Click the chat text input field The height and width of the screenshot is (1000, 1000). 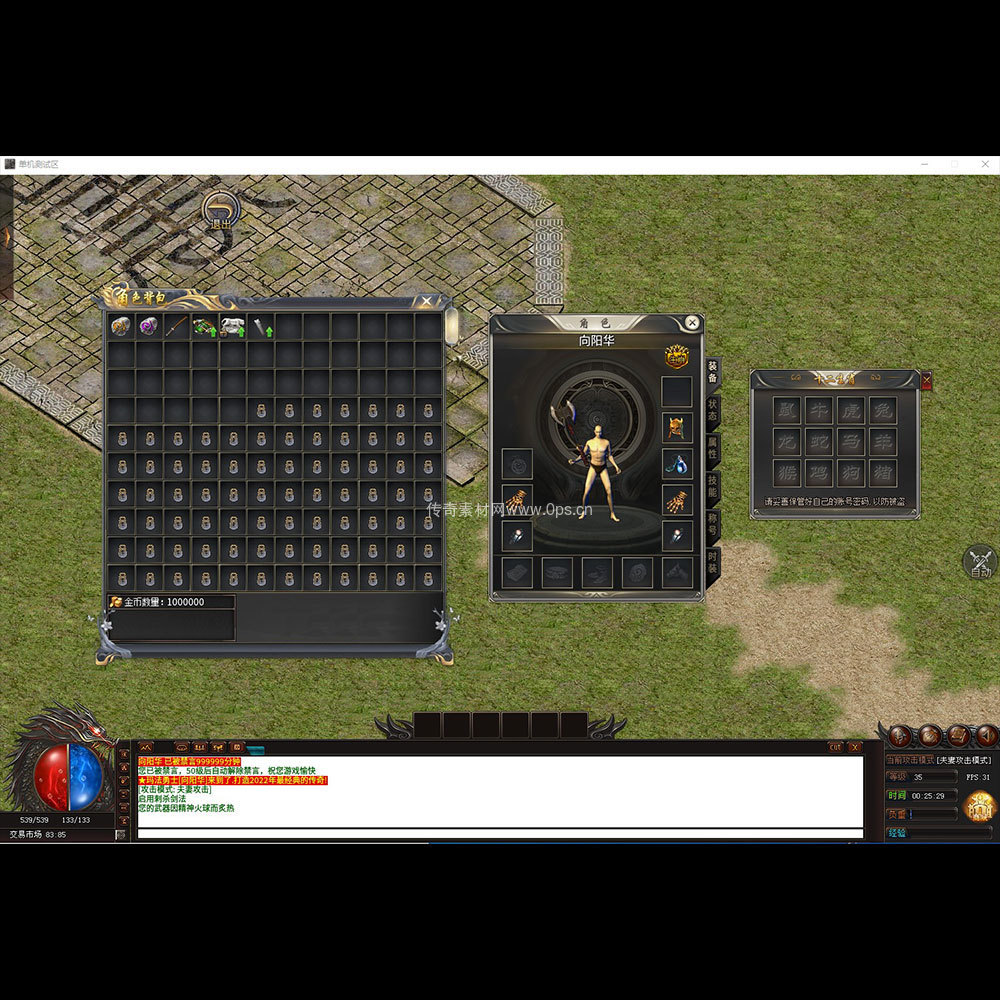click(x=500, y=833)
